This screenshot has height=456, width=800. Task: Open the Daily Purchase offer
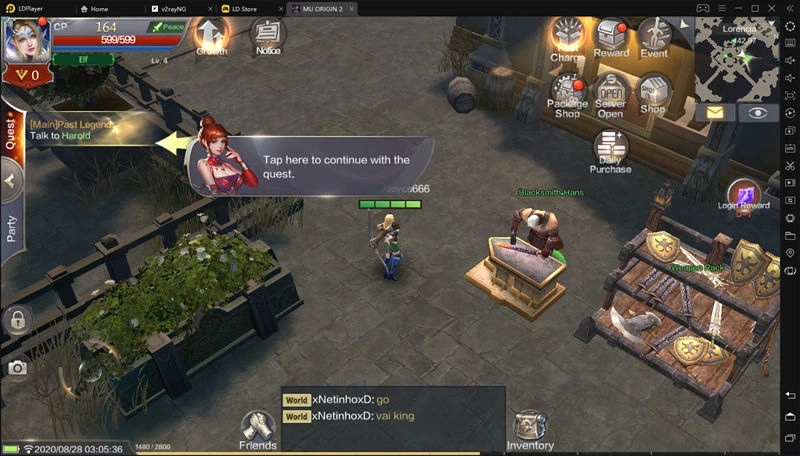[610, 150]
